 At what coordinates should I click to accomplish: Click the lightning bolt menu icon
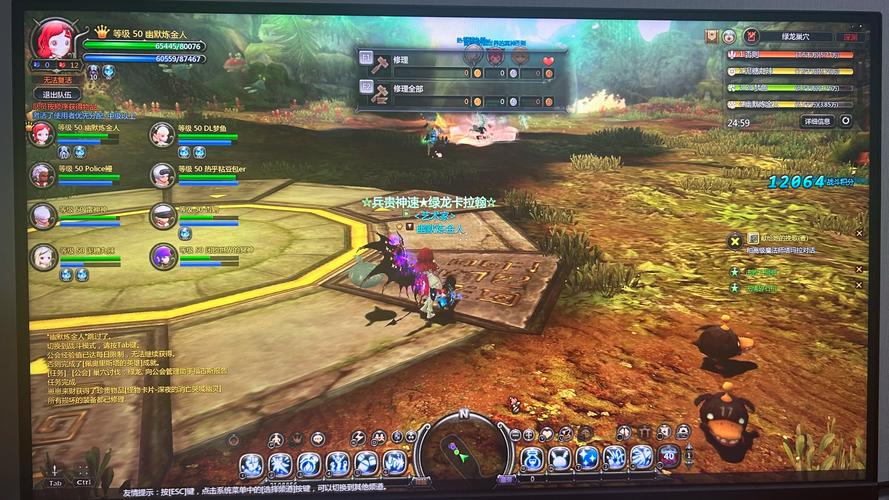click(358, 437)
